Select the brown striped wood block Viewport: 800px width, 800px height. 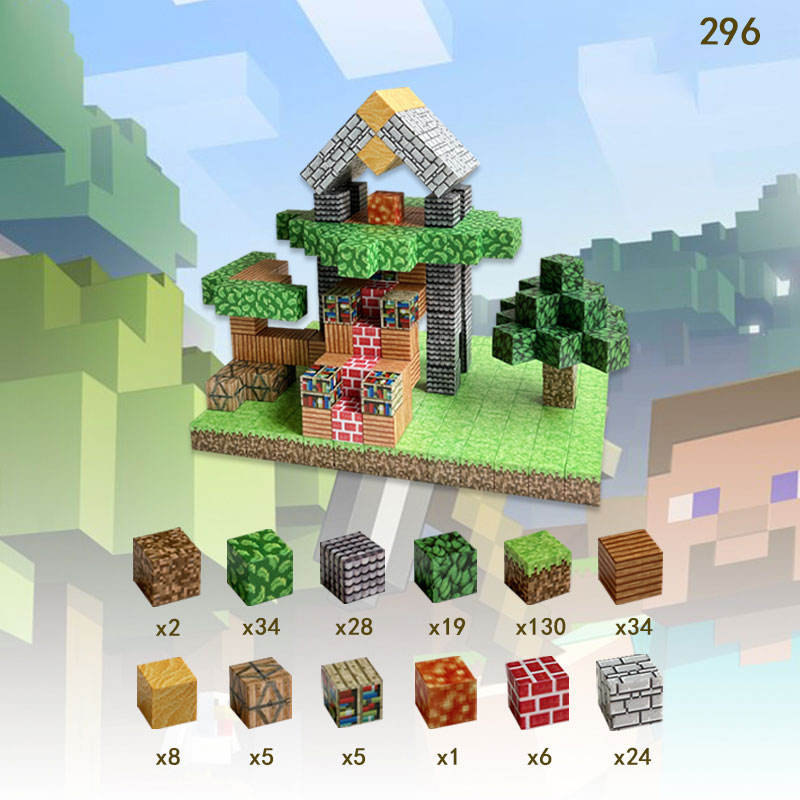[630, 567]
